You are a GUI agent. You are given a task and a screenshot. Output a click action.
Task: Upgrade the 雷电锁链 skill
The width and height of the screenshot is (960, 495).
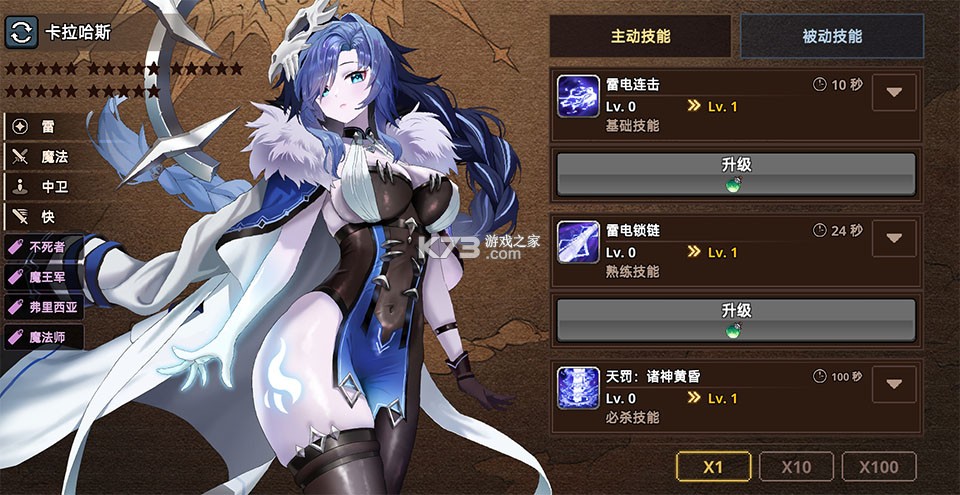pyautogui.click(x=736, y=320)
